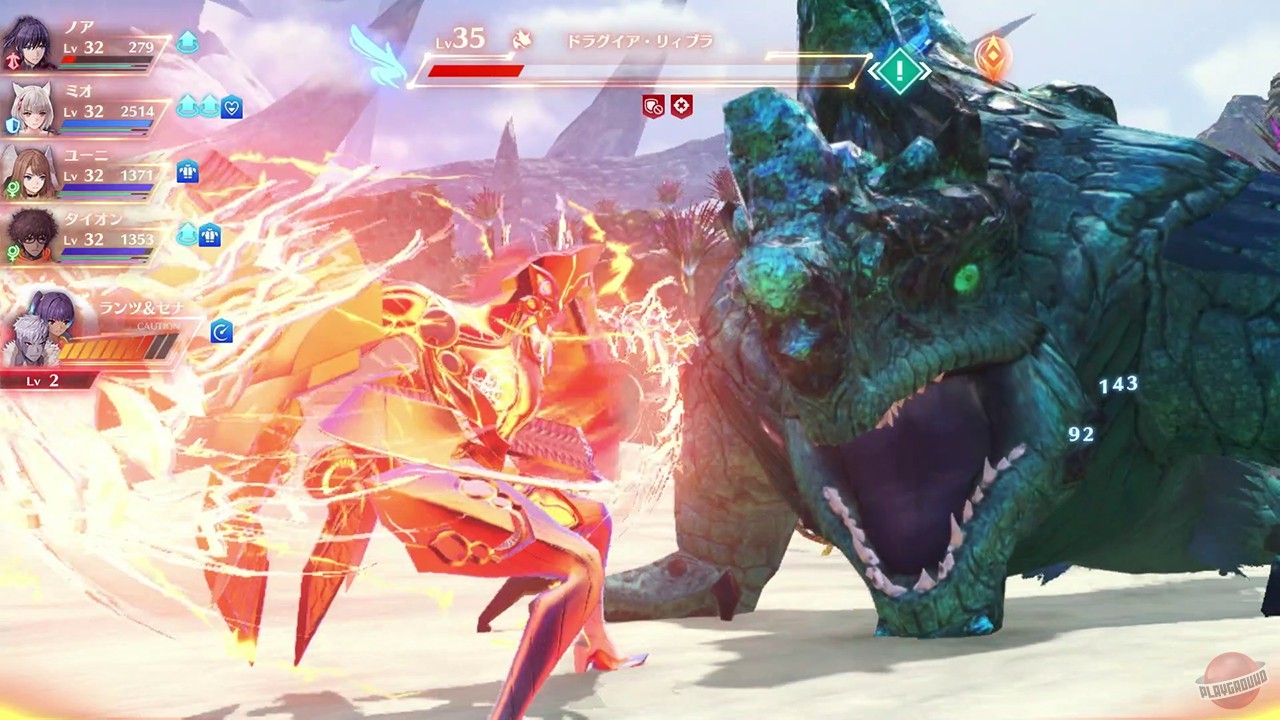Toggle the second arrow buff on Mio

point(209,106)
